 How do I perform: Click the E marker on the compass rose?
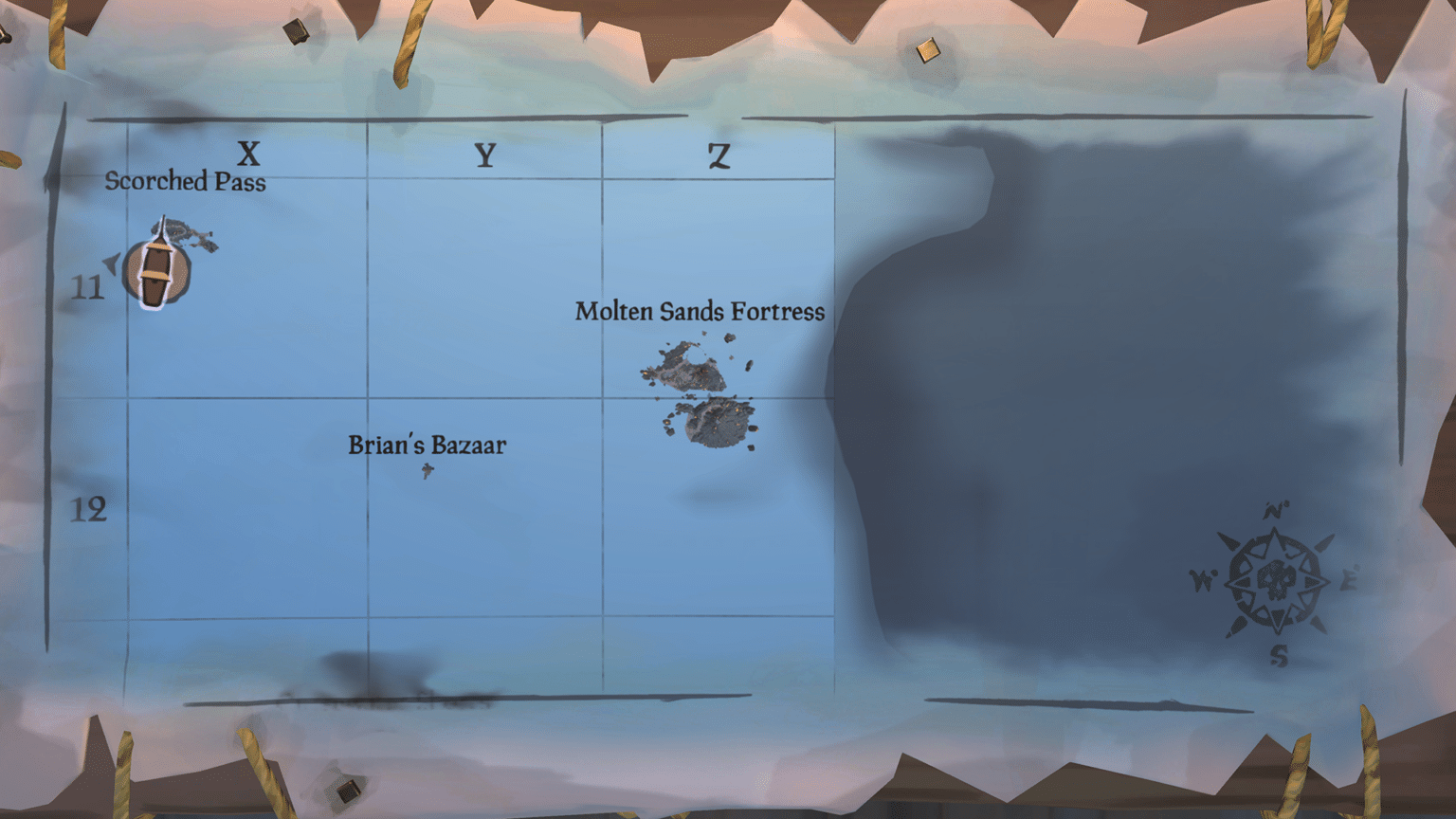click(x=1351, y=577)
